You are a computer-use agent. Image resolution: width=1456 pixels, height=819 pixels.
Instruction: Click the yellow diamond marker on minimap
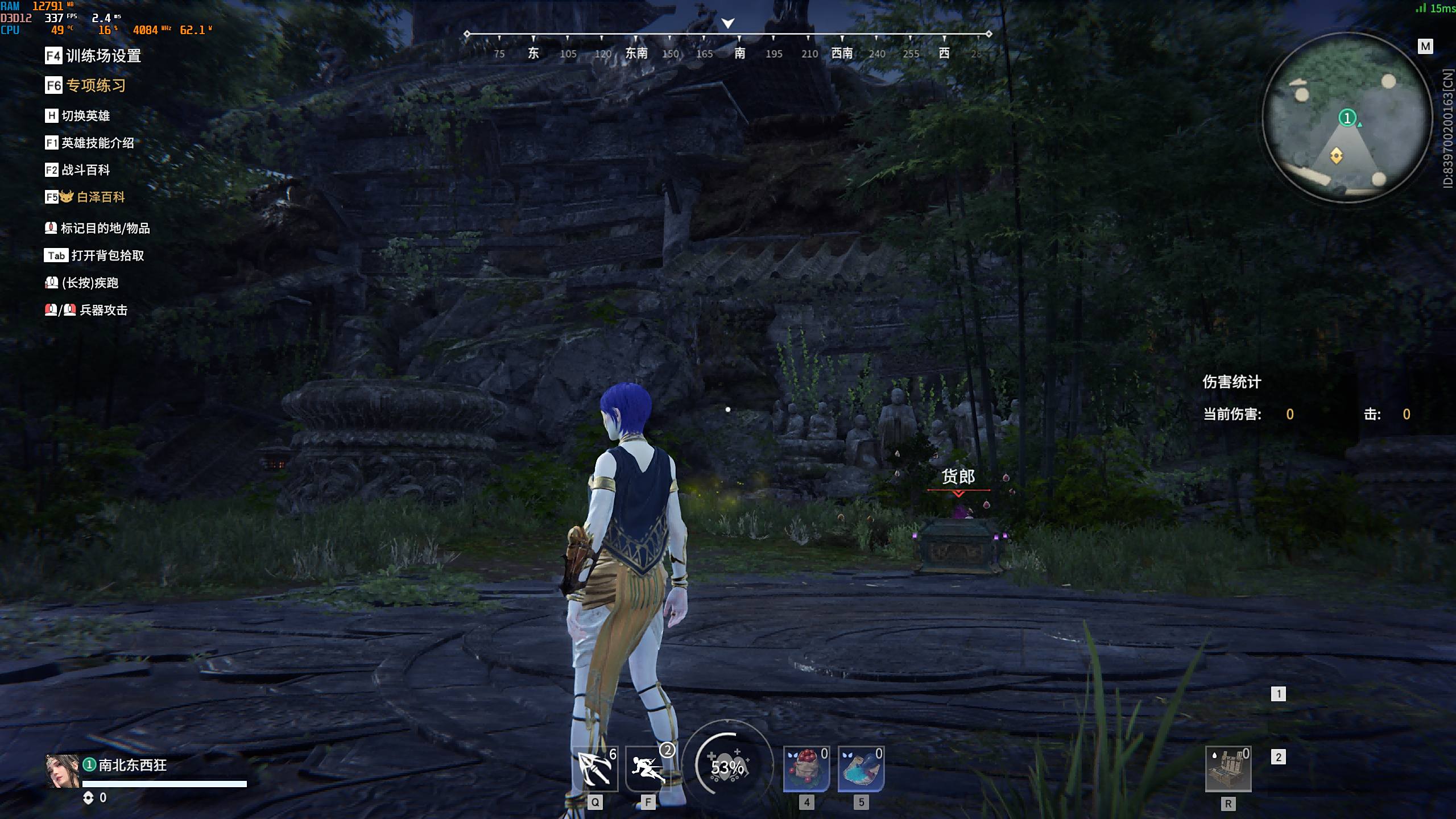pos(1336,155)
